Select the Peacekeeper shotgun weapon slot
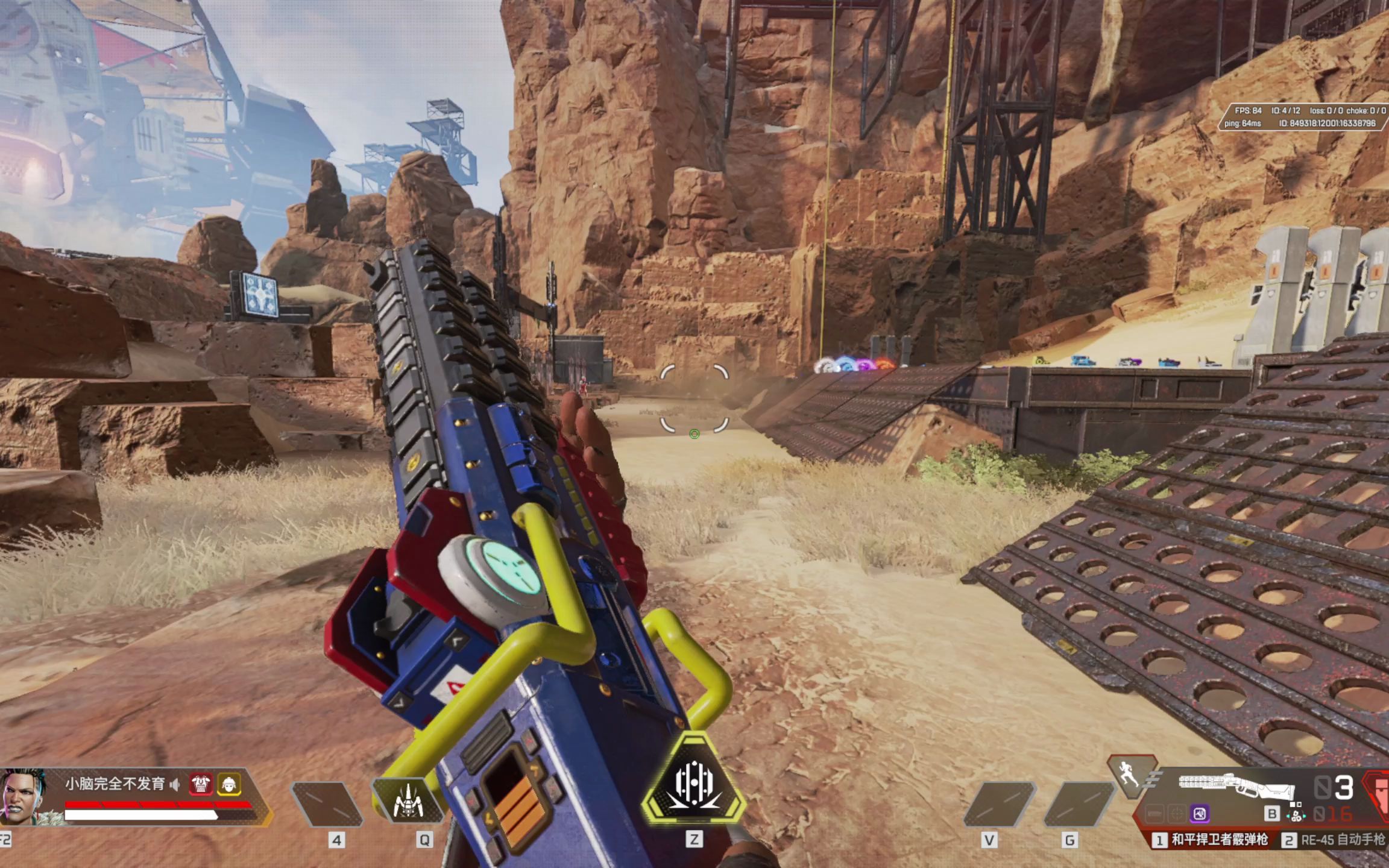Image resolution: width=1389 pixels, height=868 pixels. tap(1211, 840)
